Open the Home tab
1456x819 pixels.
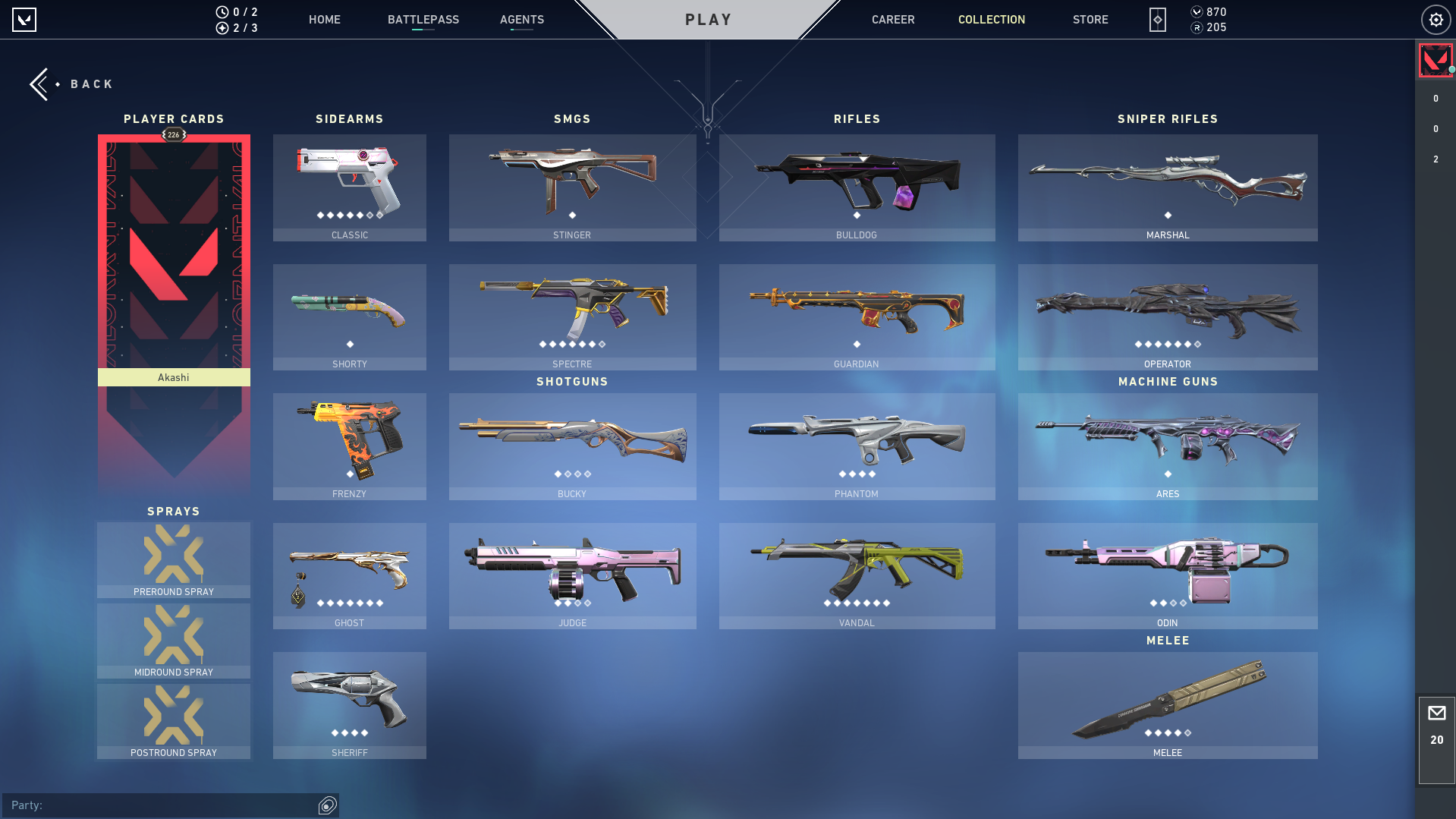pyautogui.click(x=324, y=20)
